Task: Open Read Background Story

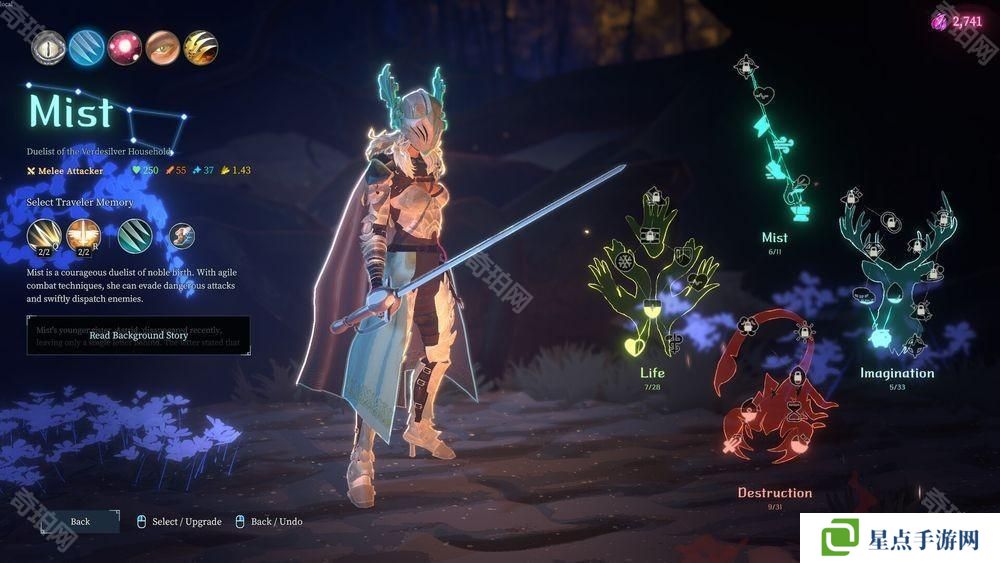Action: click(x=138, y=335)
